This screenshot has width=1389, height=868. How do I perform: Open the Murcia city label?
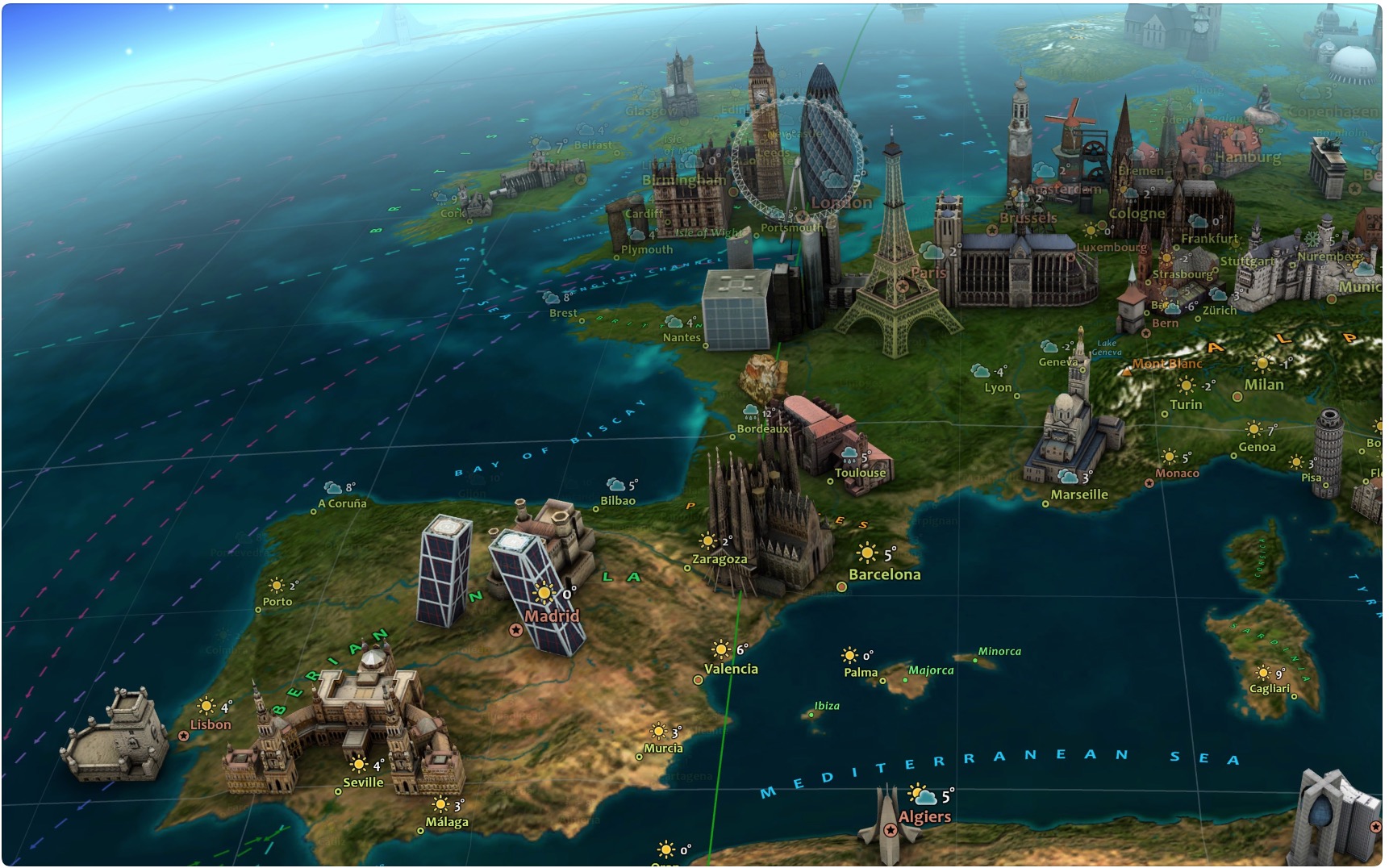[663, 749]
